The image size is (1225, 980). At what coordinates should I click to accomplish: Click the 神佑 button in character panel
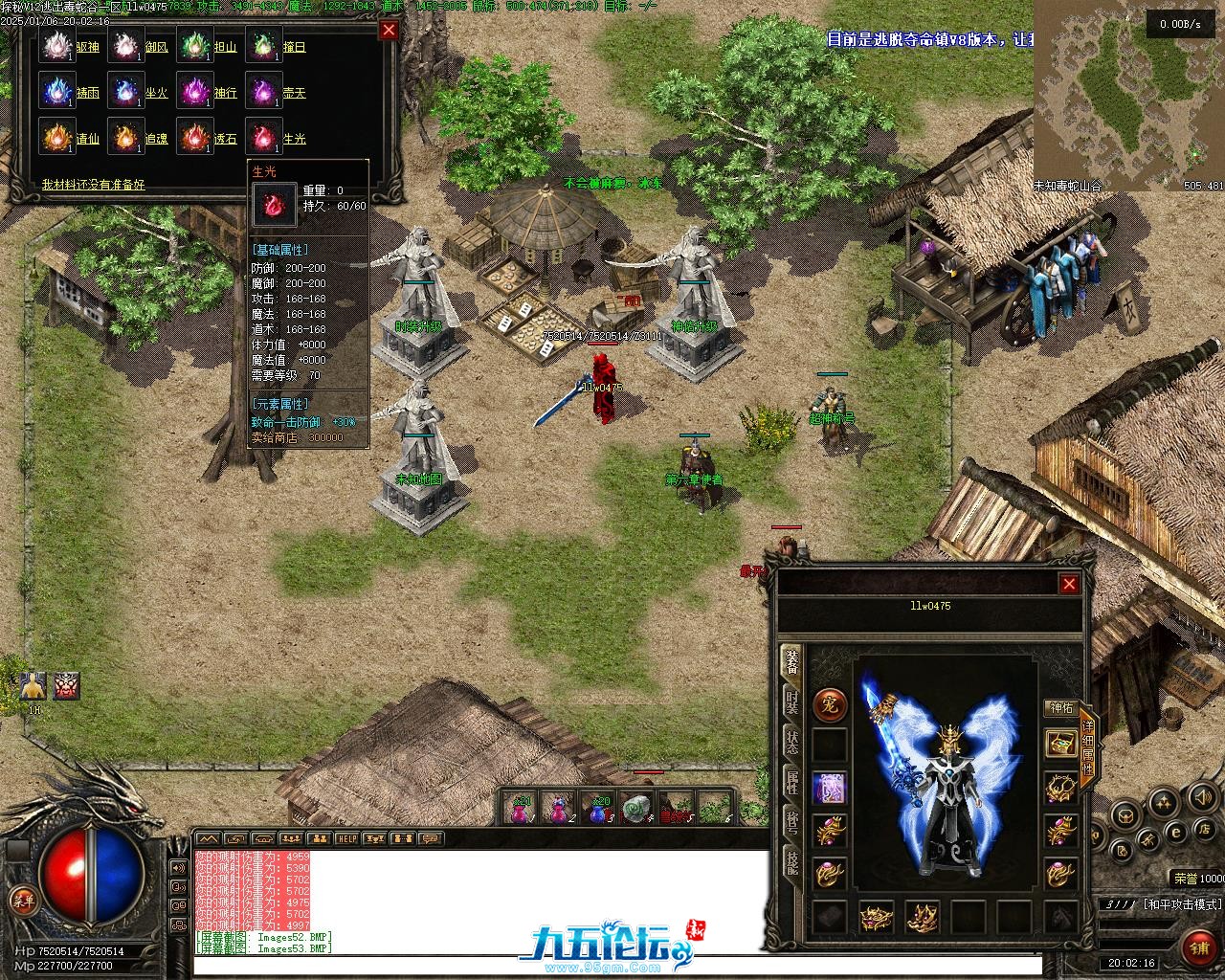(x=1061, y=708)
